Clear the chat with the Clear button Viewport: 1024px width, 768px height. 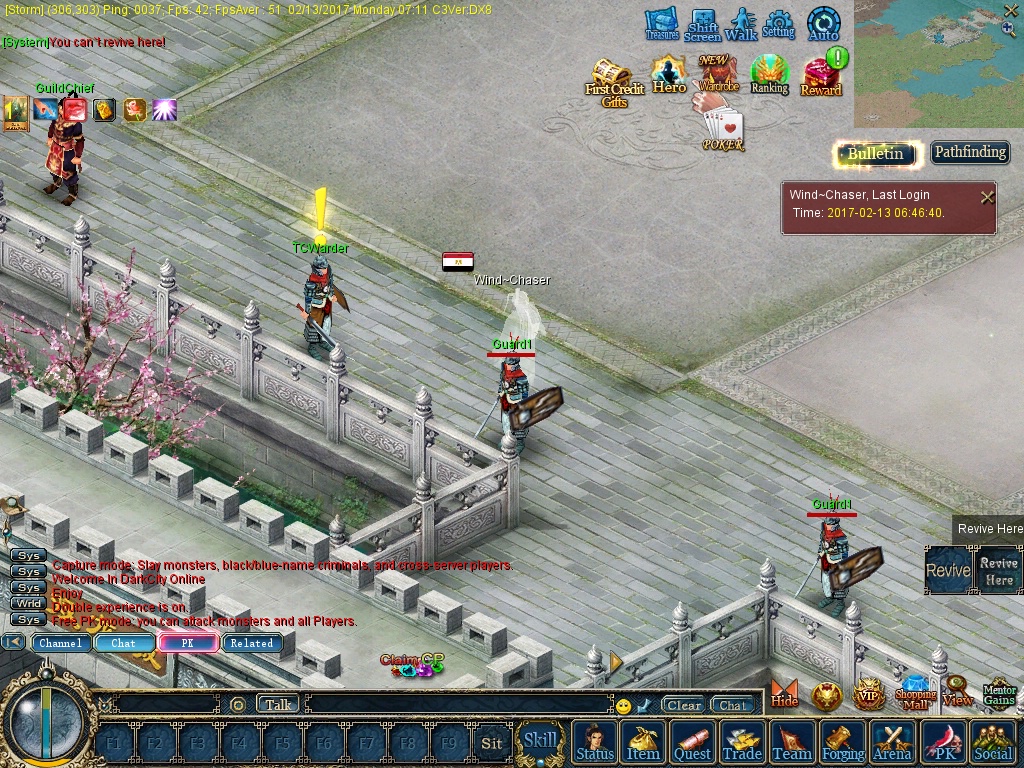click(683, 705)
